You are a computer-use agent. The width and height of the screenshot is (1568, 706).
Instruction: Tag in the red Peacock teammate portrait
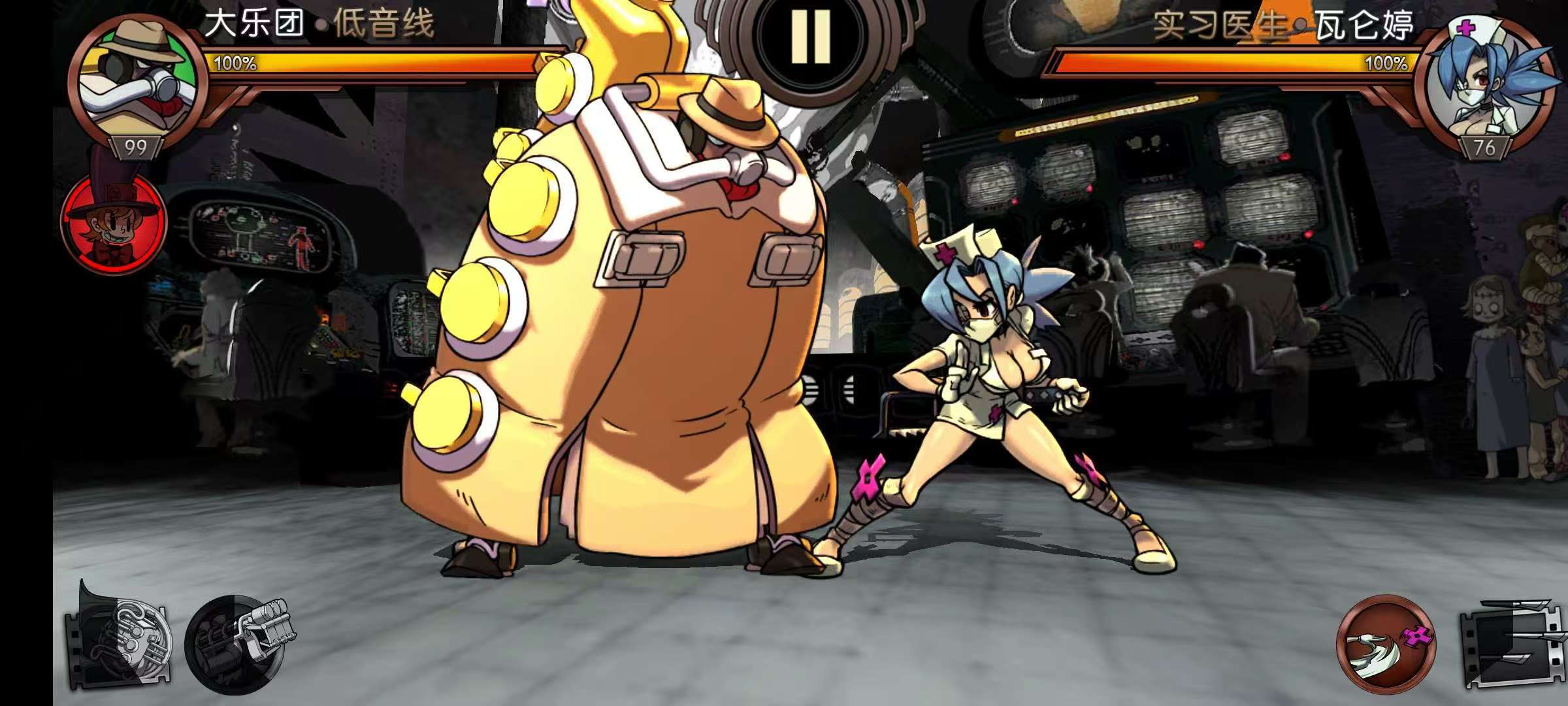pos(113,222)
